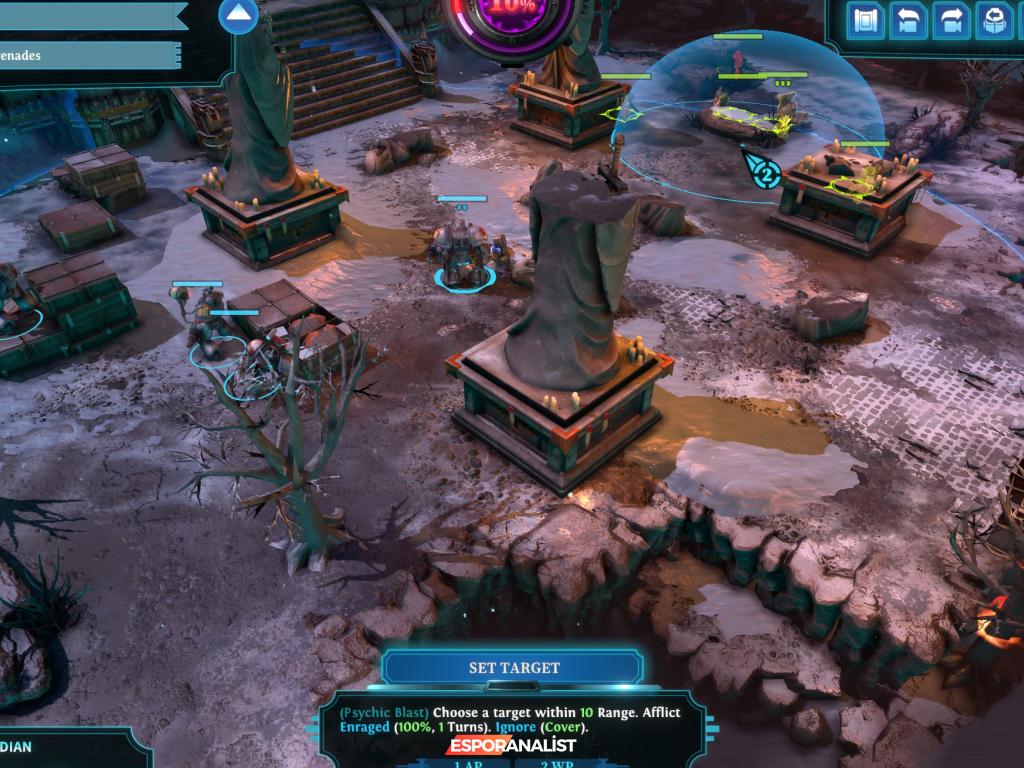Rotate the camera right

point(950,20)
